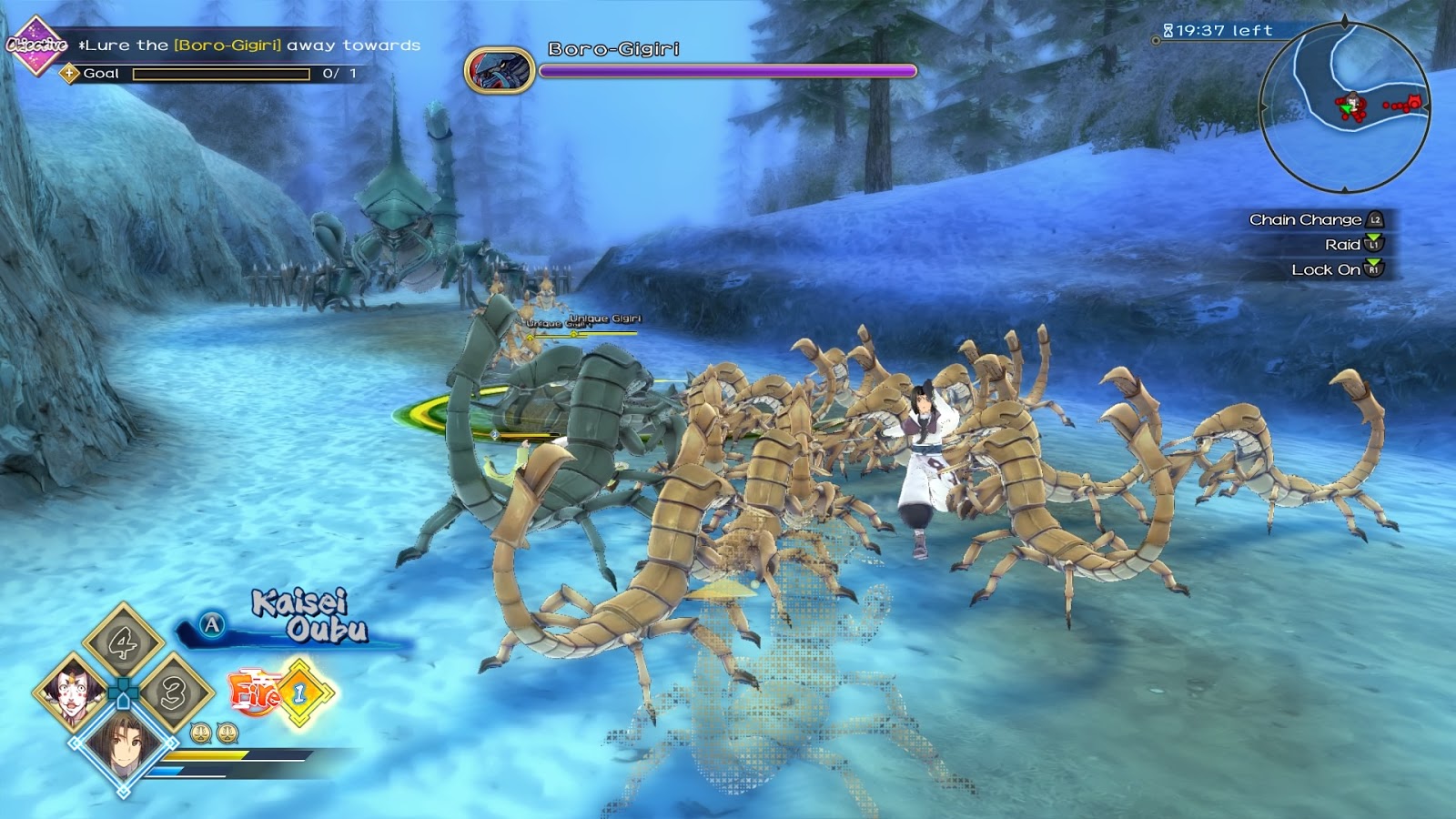
Task: Select the diamond slot numbered 3
Action: [173, 693]
